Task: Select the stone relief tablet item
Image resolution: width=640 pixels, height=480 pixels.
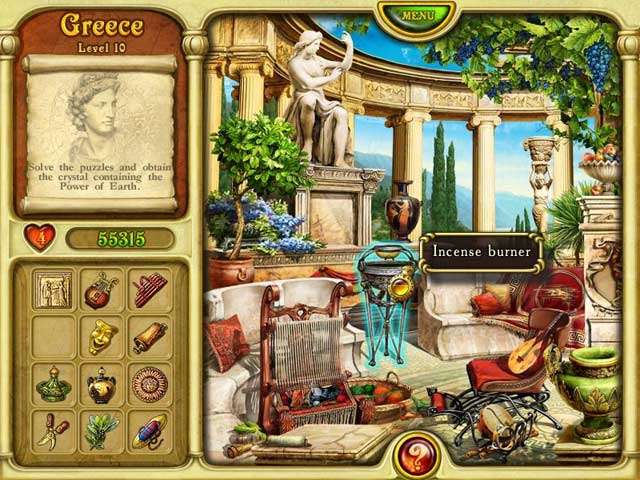Action: 52,290
